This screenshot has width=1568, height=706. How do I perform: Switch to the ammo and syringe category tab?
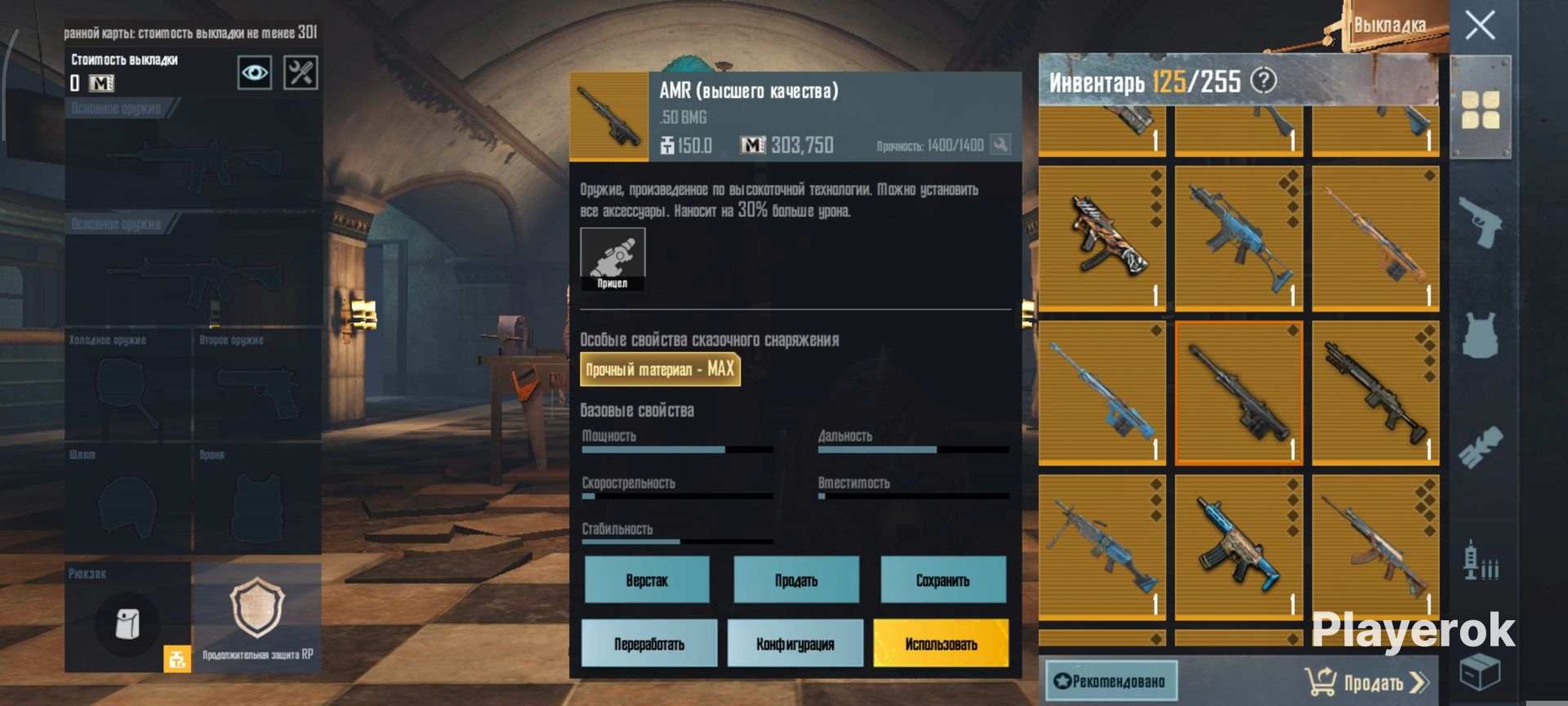tap(1480, 561)
